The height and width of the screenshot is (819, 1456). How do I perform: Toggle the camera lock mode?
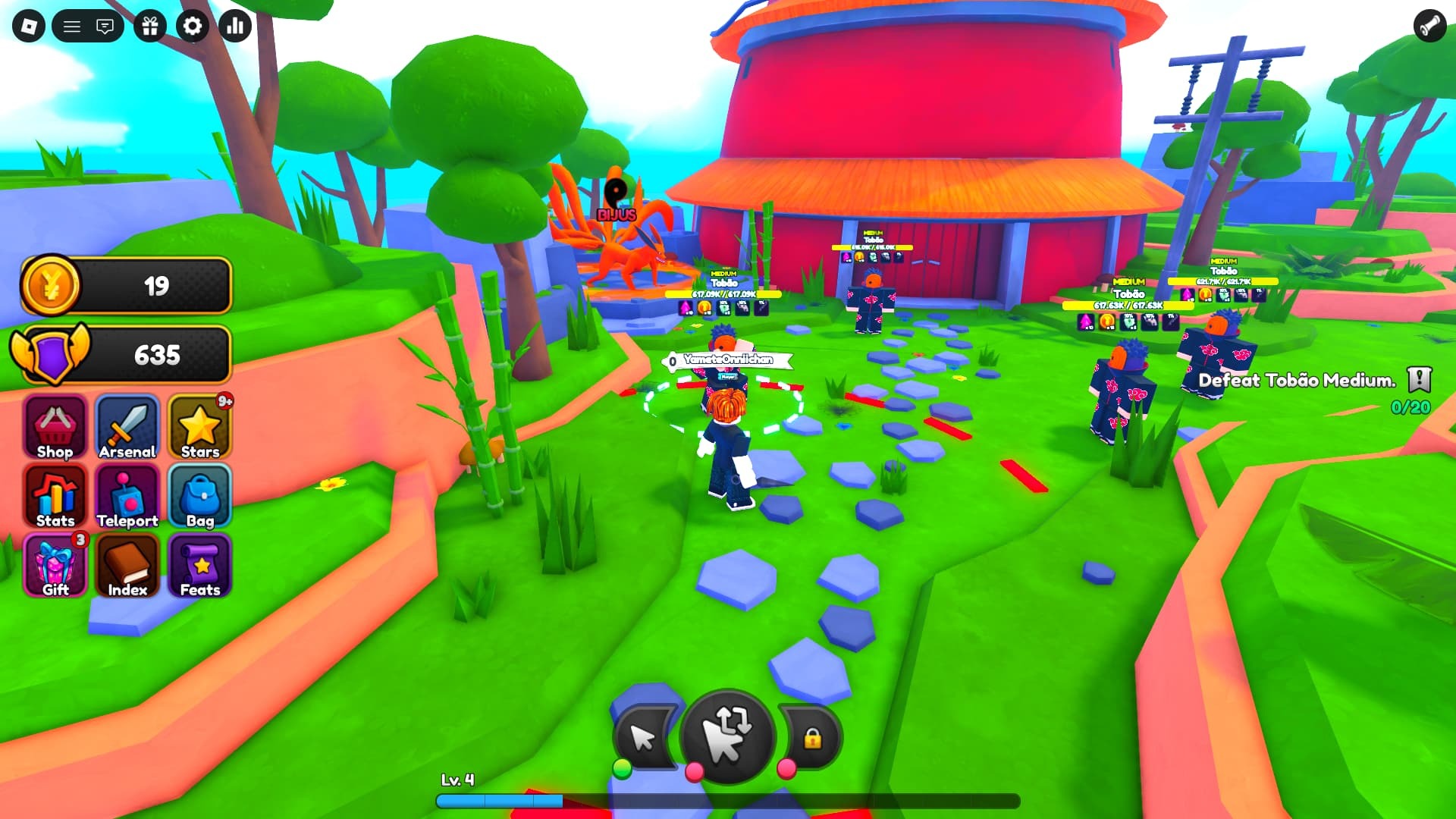pos(813,737)
